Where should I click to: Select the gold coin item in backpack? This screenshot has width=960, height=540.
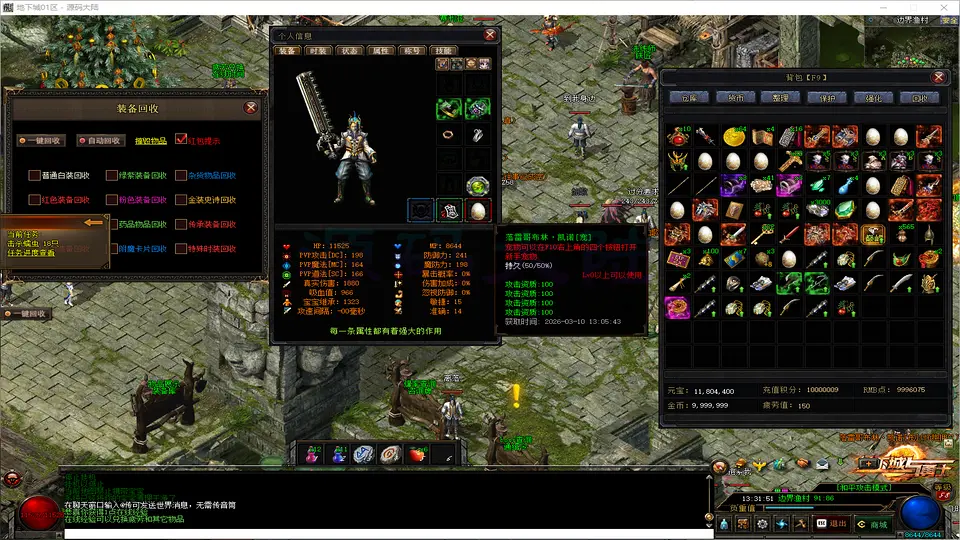pyautogui.click(x=734, y=136)
